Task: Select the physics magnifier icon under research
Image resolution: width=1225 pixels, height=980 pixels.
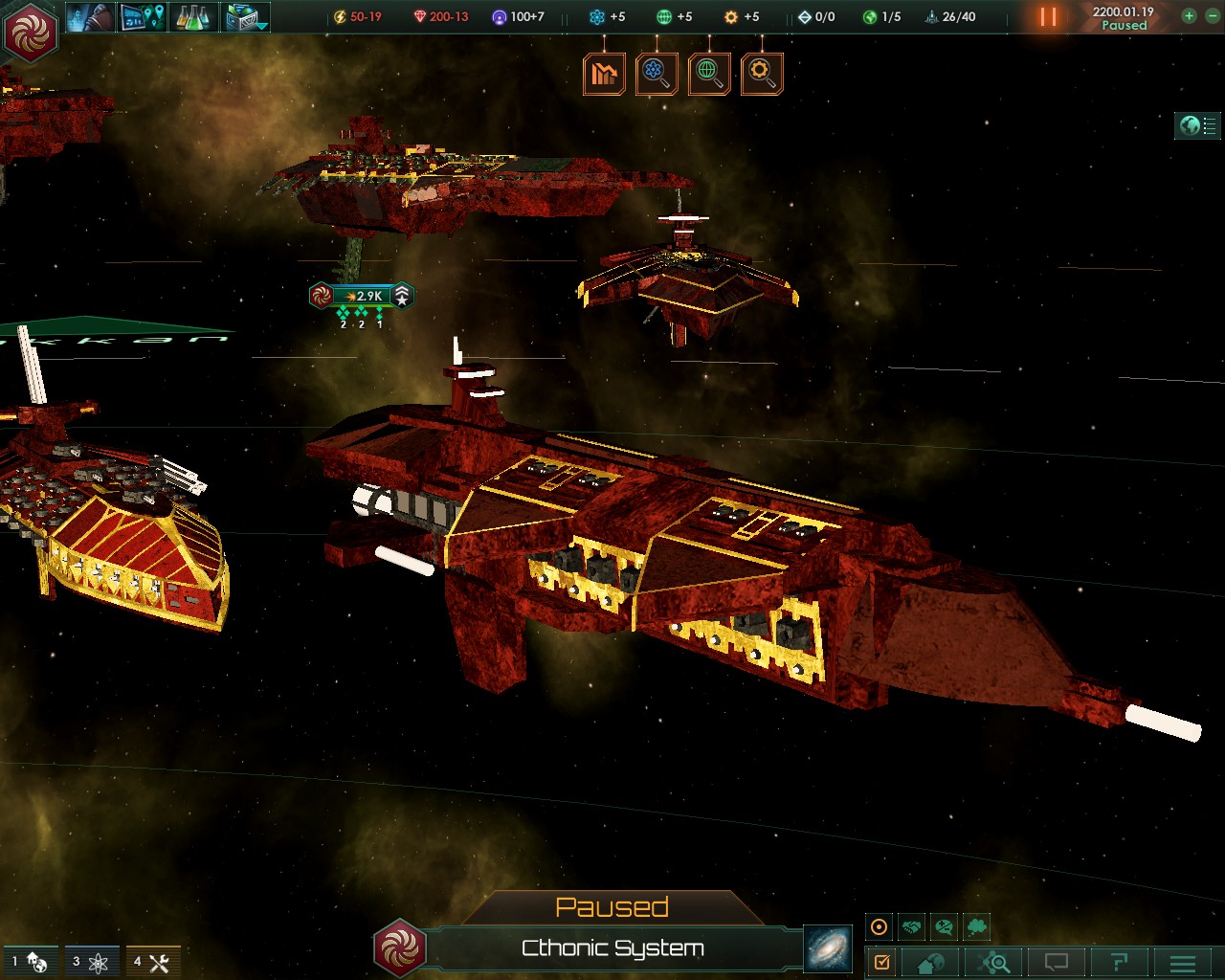Action: pos(657,73)
